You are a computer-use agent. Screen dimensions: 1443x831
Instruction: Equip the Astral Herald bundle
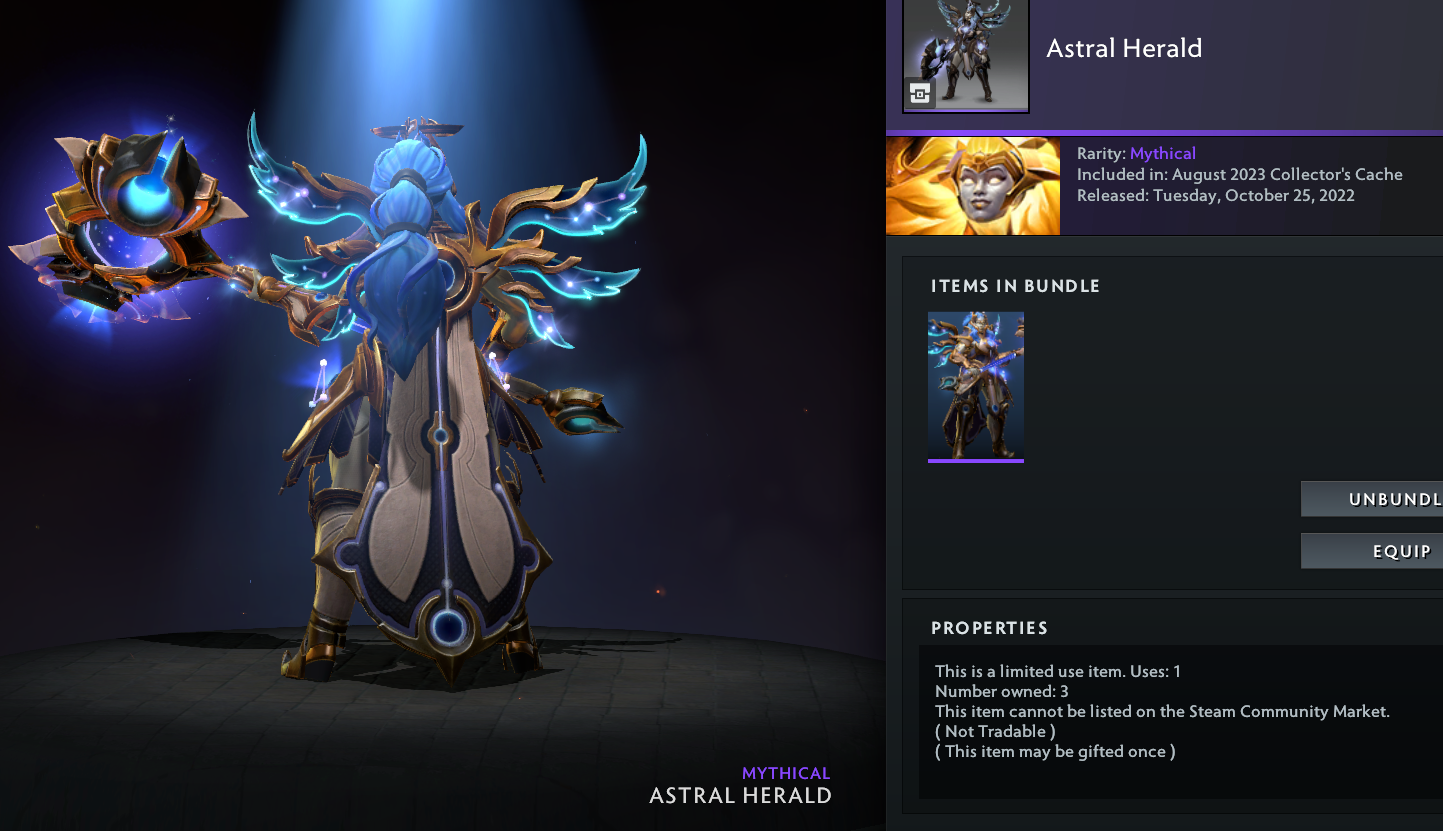(x=1373, y=551)
